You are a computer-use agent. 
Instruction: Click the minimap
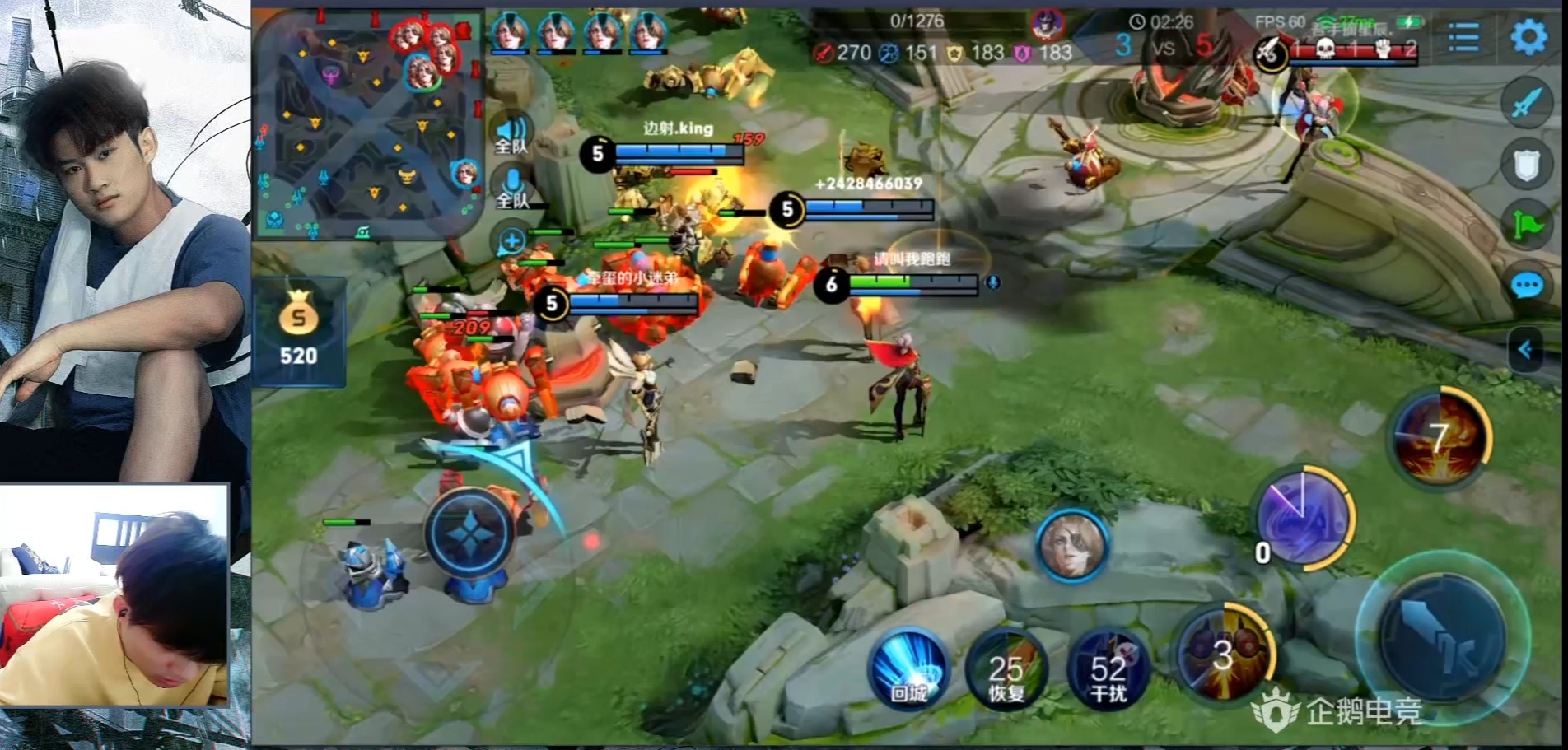366,123
